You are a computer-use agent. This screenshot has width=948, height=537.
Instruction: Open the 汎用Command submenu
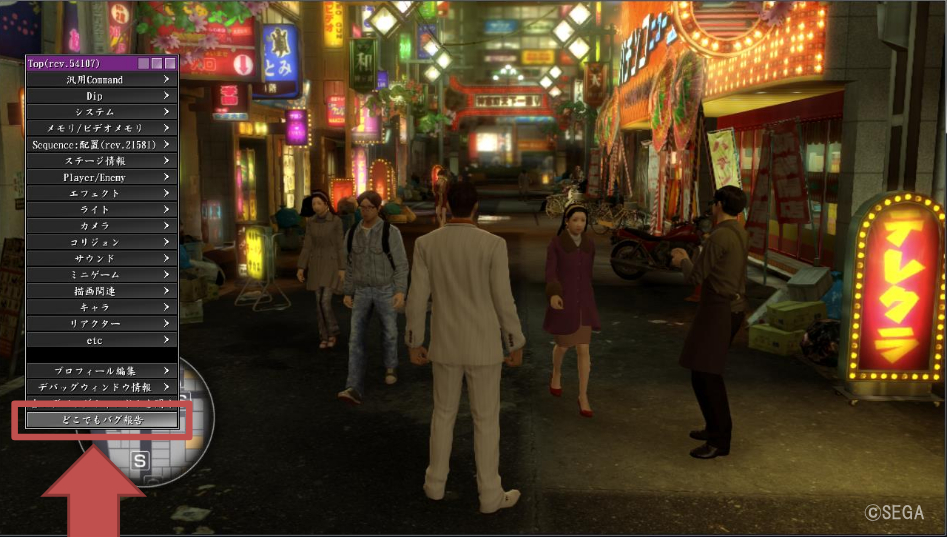point(101,79)
